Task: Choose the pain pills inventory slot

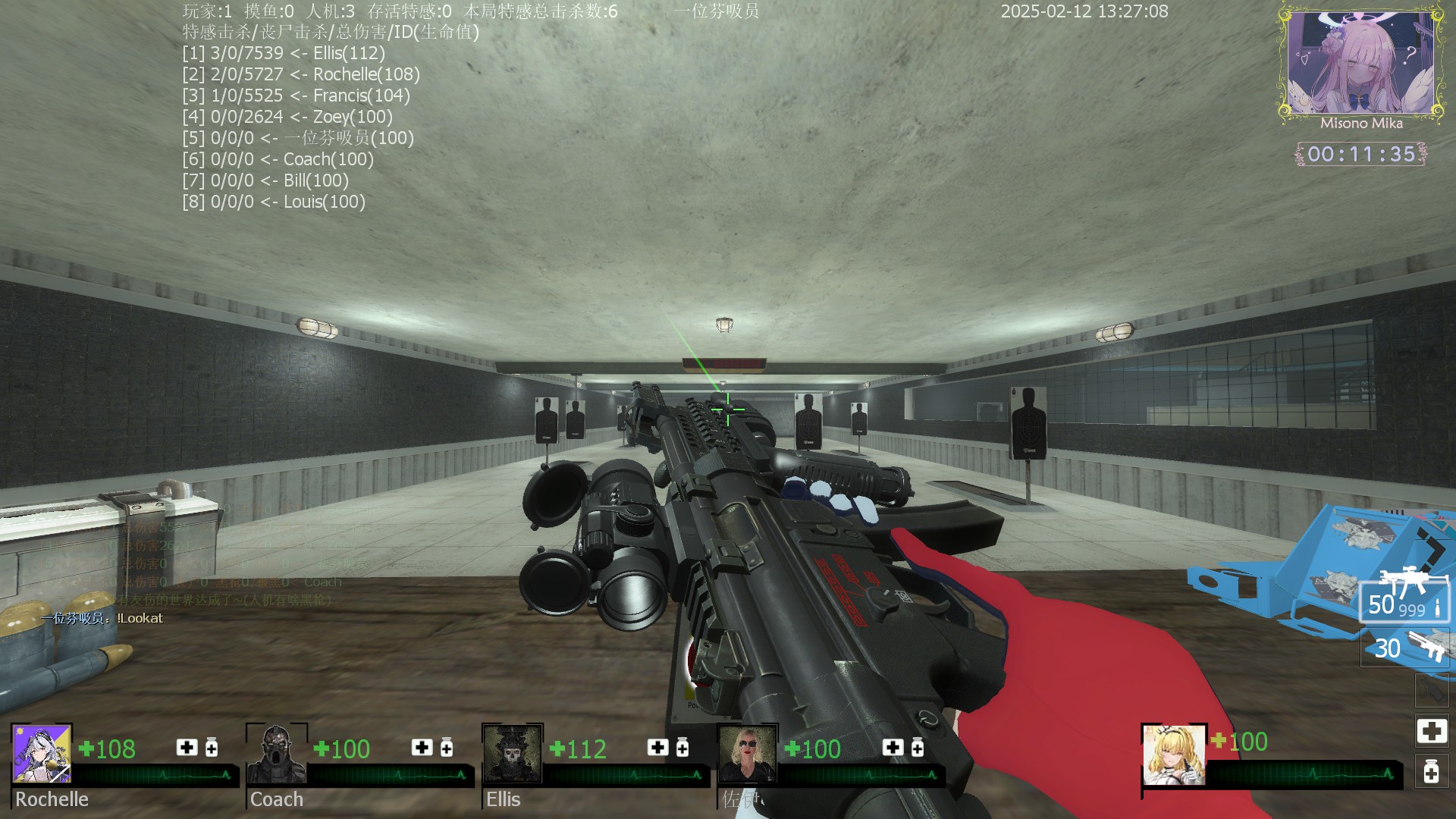Action: tap(1431, 772)
